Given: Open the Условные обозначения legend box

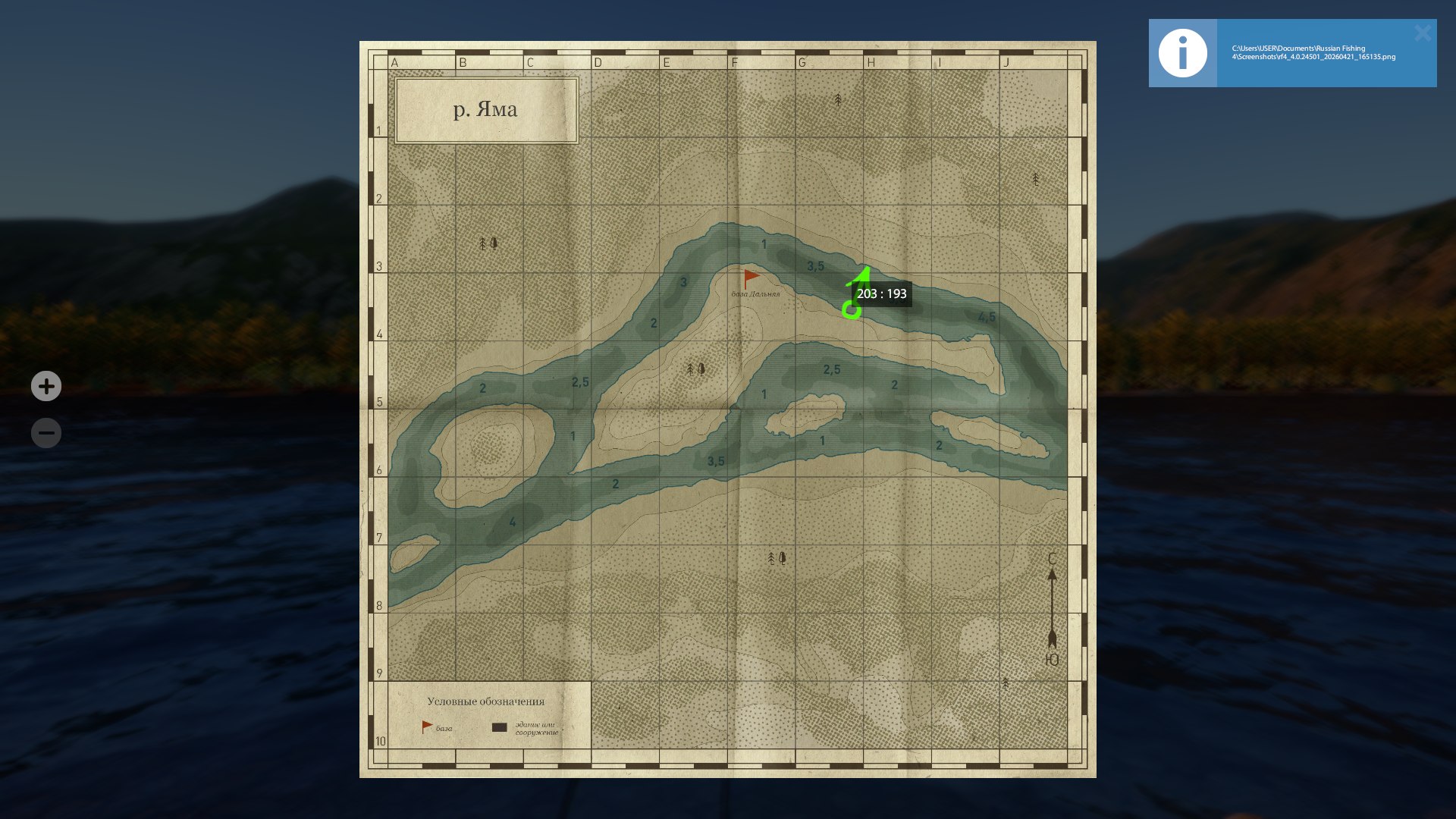Looking at the screenshot, I should pyautogui.click(x=488, y=702).
